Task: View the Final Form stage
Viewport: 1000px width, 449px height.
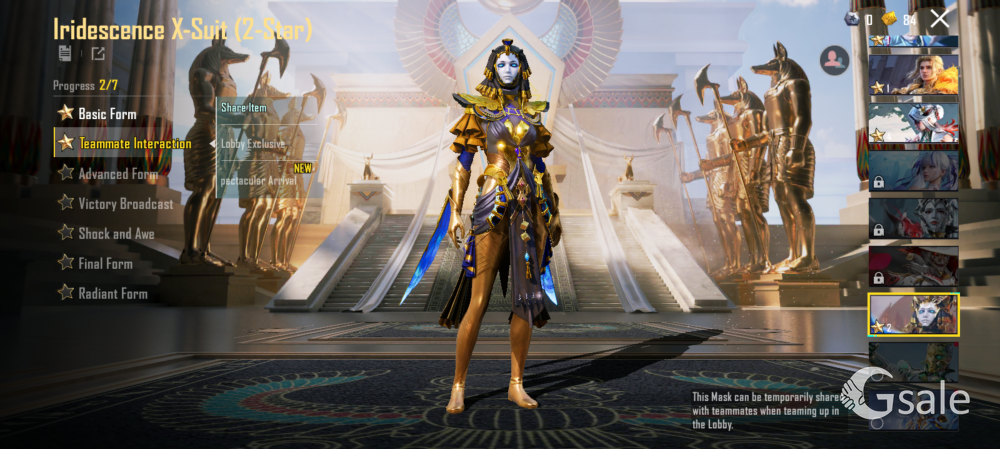Action: pyautogui.click(x=105, y=264)
